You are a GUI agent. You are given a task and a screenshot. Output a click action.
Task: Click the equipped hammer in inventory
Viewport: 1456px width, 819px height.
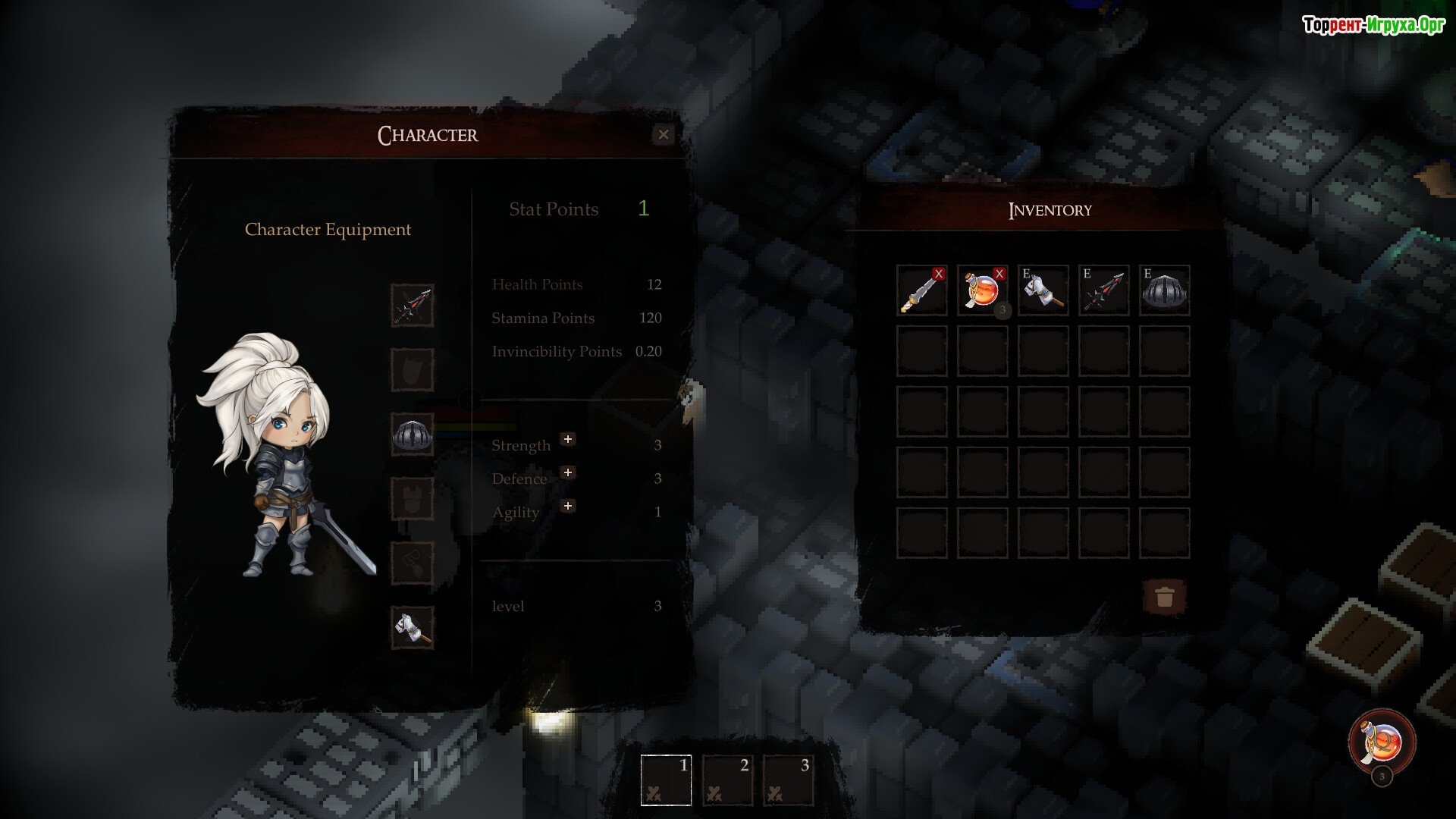1043,290
